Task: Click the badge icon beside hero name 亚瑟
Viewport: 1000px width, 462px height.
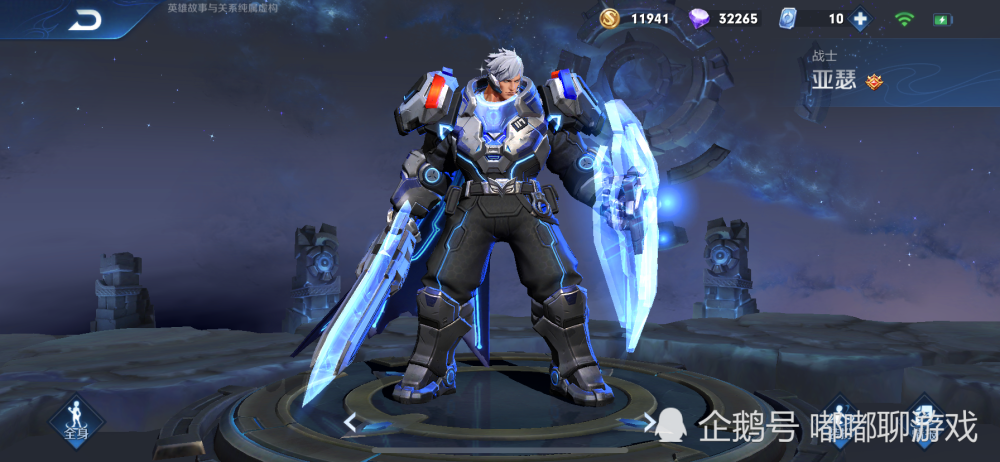Action: [874, 82]
